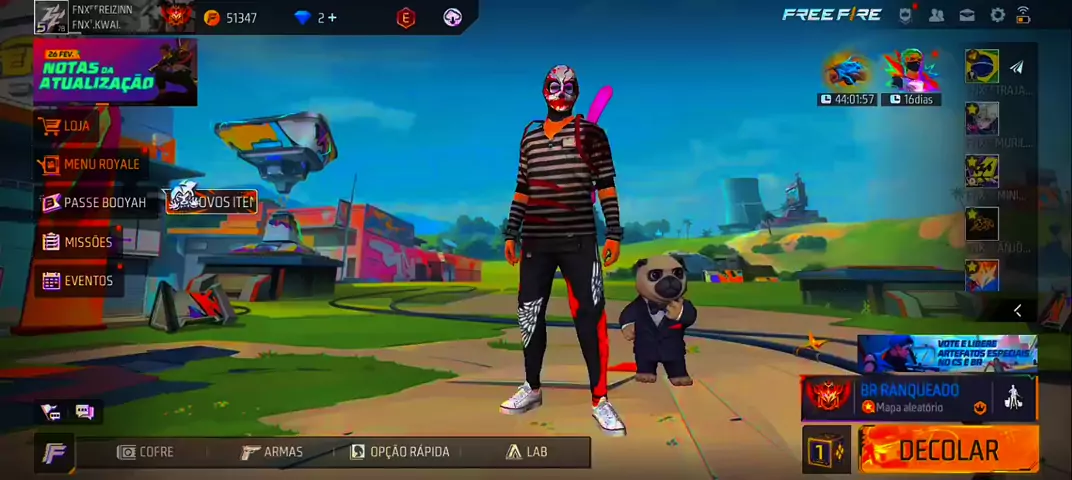Open the Passe Booyah menu
The image size is (1072, 480).
(104, 203)
